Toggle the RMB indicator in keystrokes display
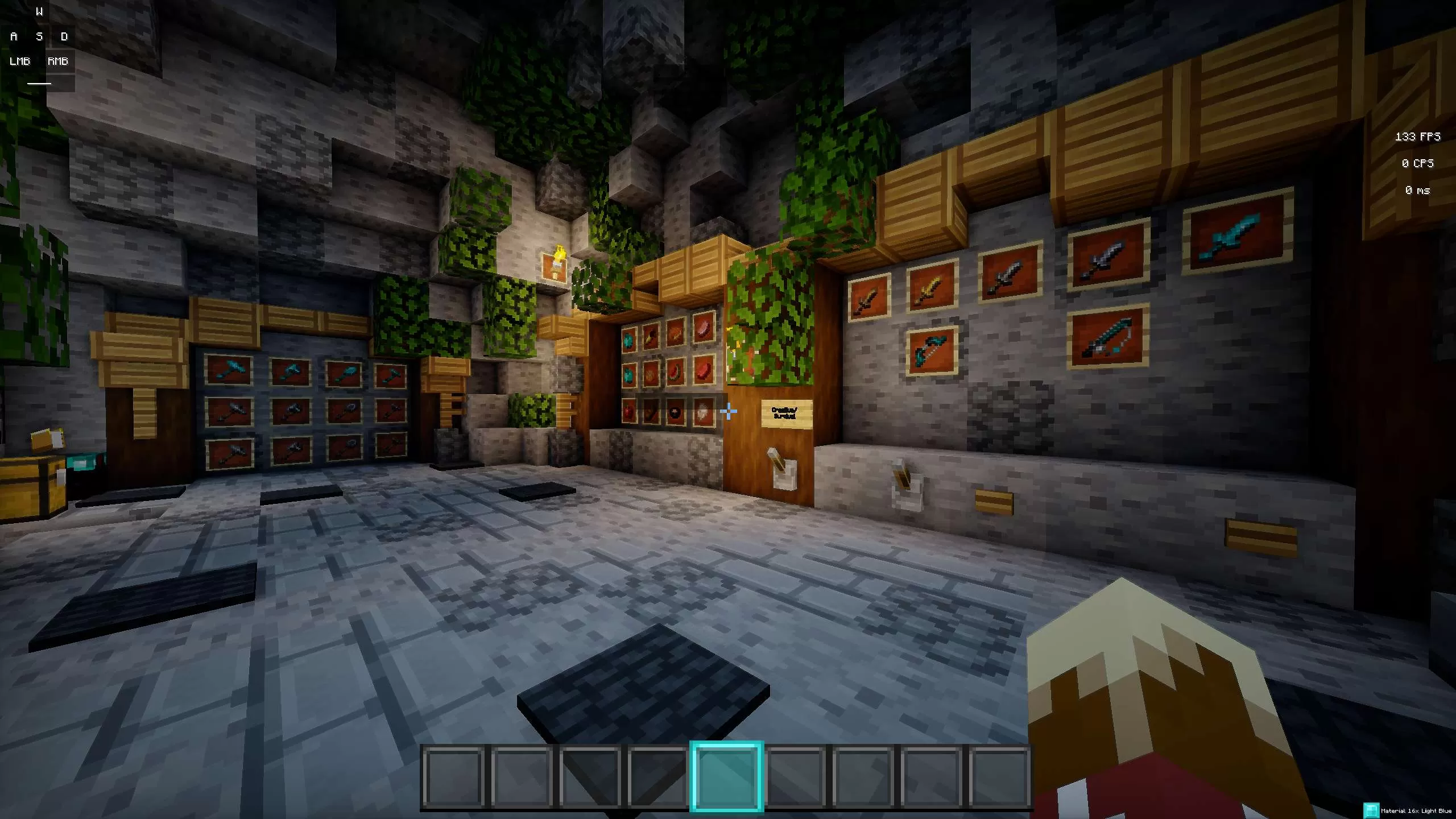 tap(58, 61)
